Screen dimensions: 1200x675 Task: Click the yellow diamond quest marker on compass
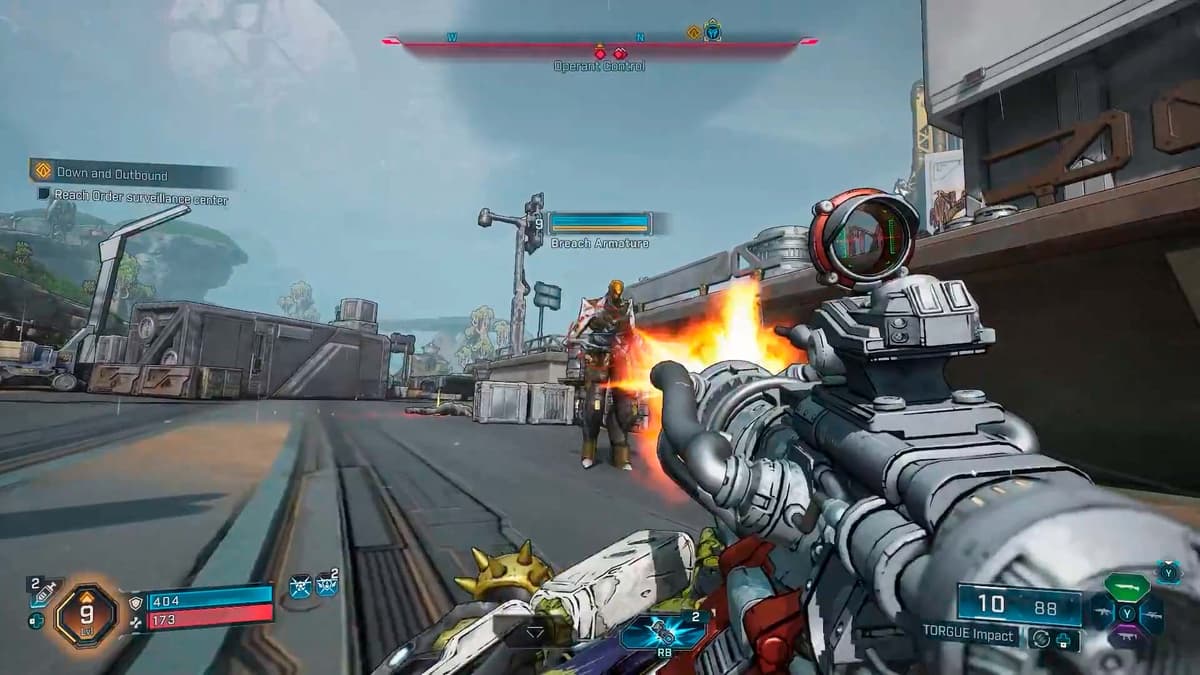(693, 32)
